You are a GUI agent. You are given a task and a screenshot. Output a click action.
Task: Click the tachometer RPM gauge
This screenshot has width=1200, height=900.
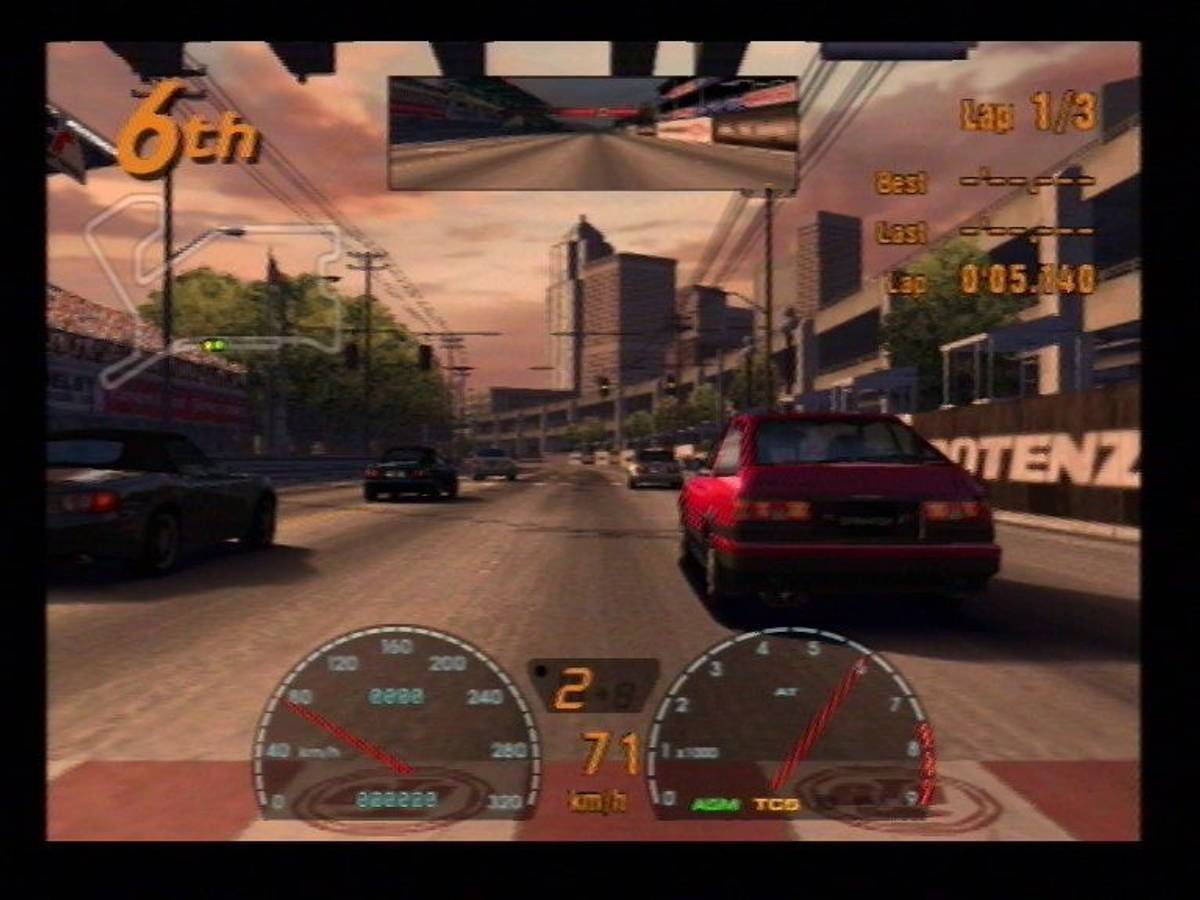[790, 722]
